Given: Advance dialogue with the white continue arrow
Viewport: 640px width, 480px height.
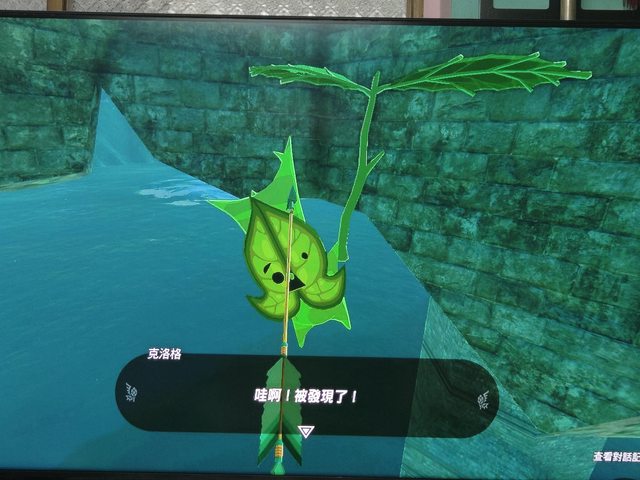Looking at the screenshot, I should click(307, 431).
